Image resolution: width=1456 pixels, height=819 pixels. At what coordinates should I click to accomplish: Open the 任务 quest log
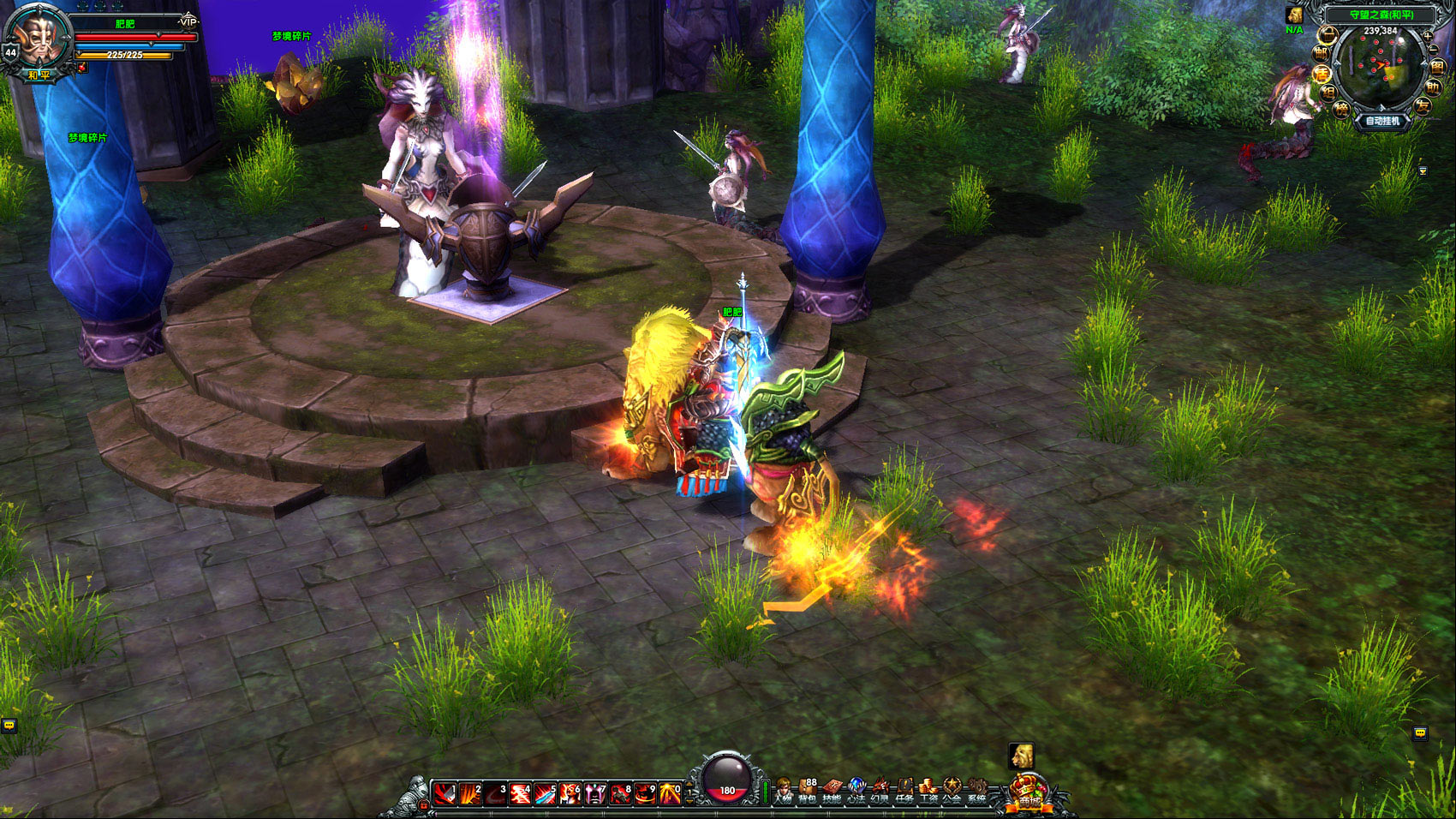pos(904,791)
